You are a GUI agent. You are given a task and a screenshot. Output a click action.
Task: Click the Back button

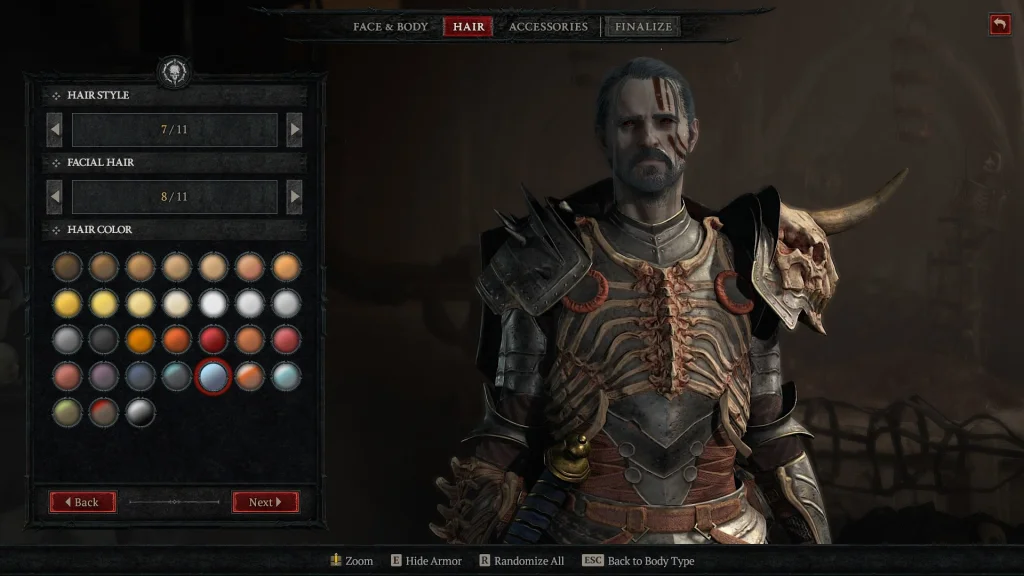83,502
